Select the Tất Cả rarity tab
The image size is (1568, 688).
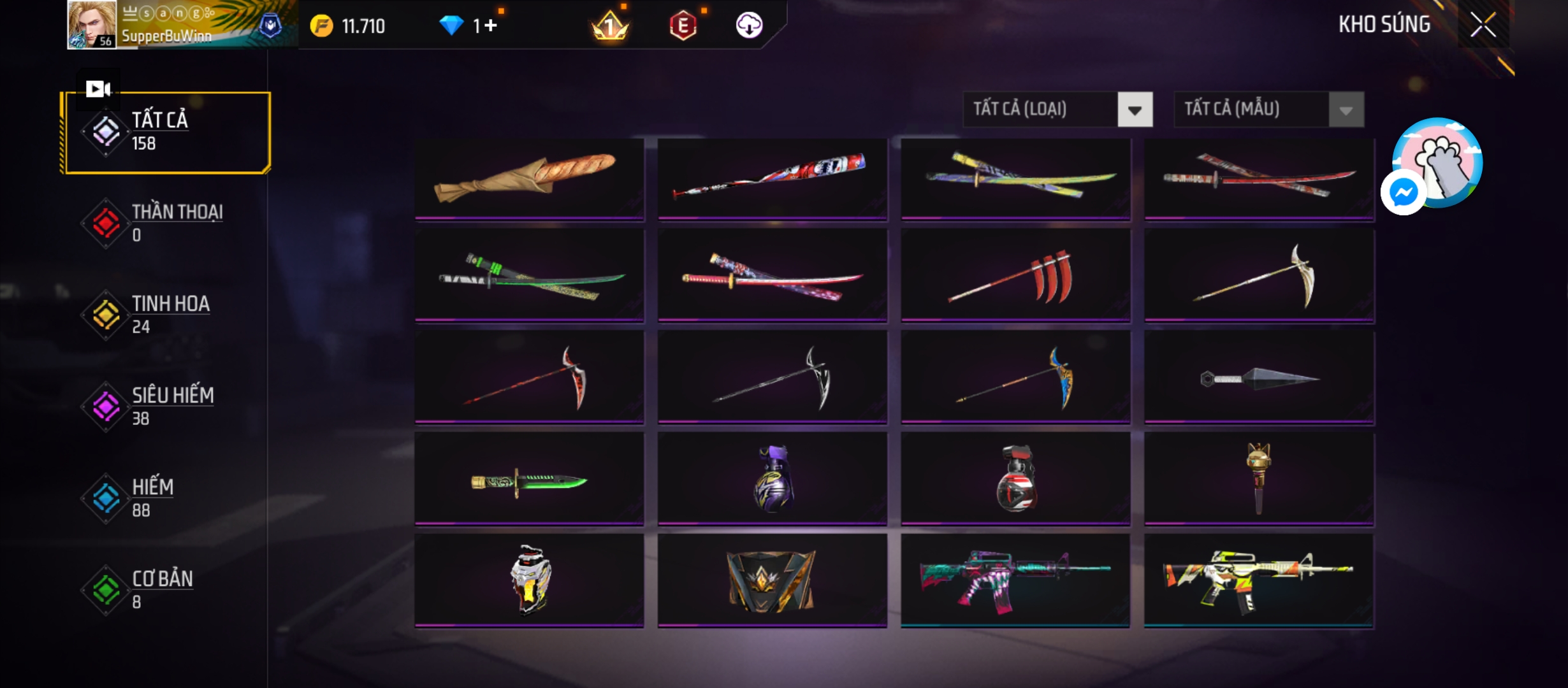[166, 132]
